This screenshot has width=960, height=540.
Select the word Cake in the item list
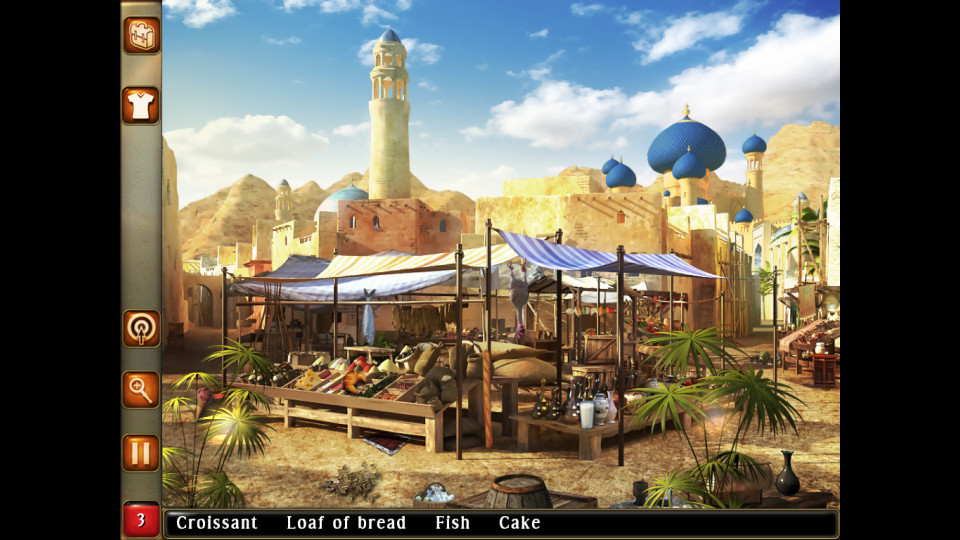tap(519, 523)
